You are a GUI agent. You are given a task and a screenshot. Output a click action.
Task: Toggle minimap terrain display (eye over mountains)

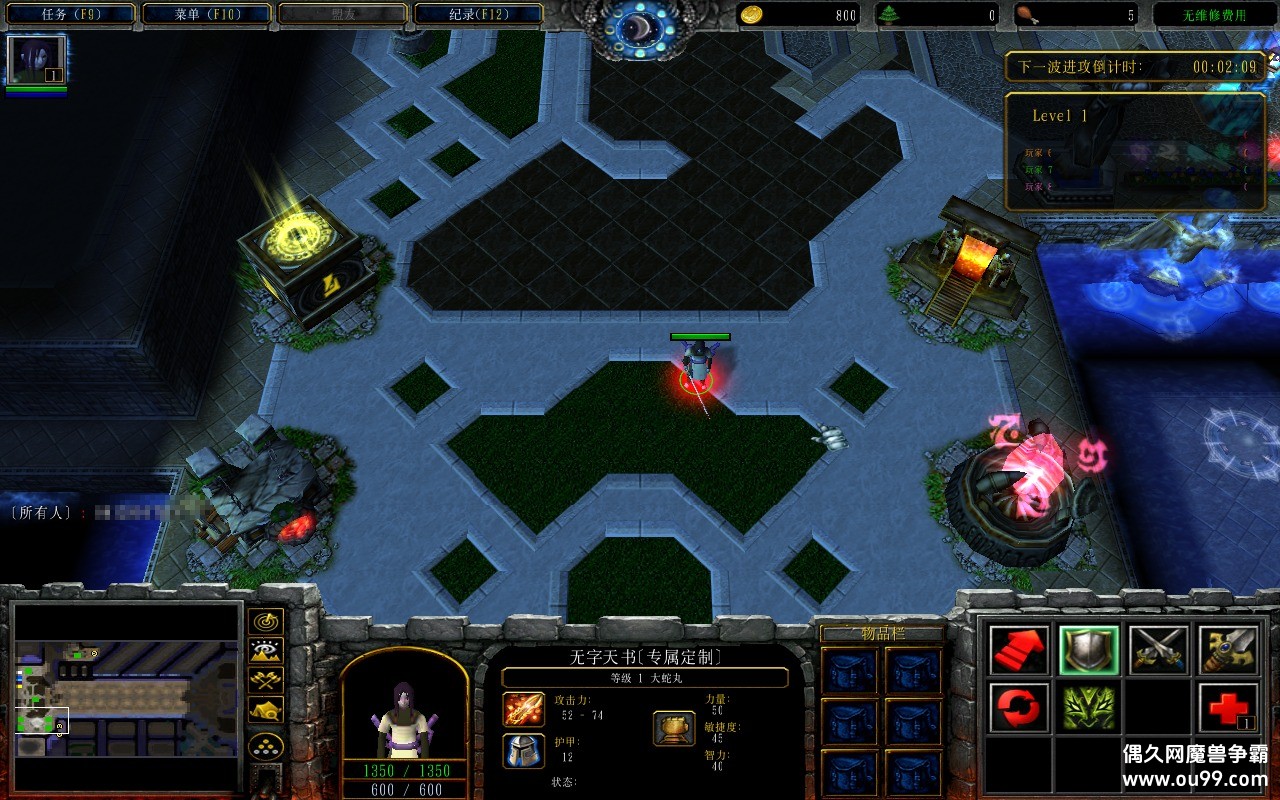[x=266, y=651]
